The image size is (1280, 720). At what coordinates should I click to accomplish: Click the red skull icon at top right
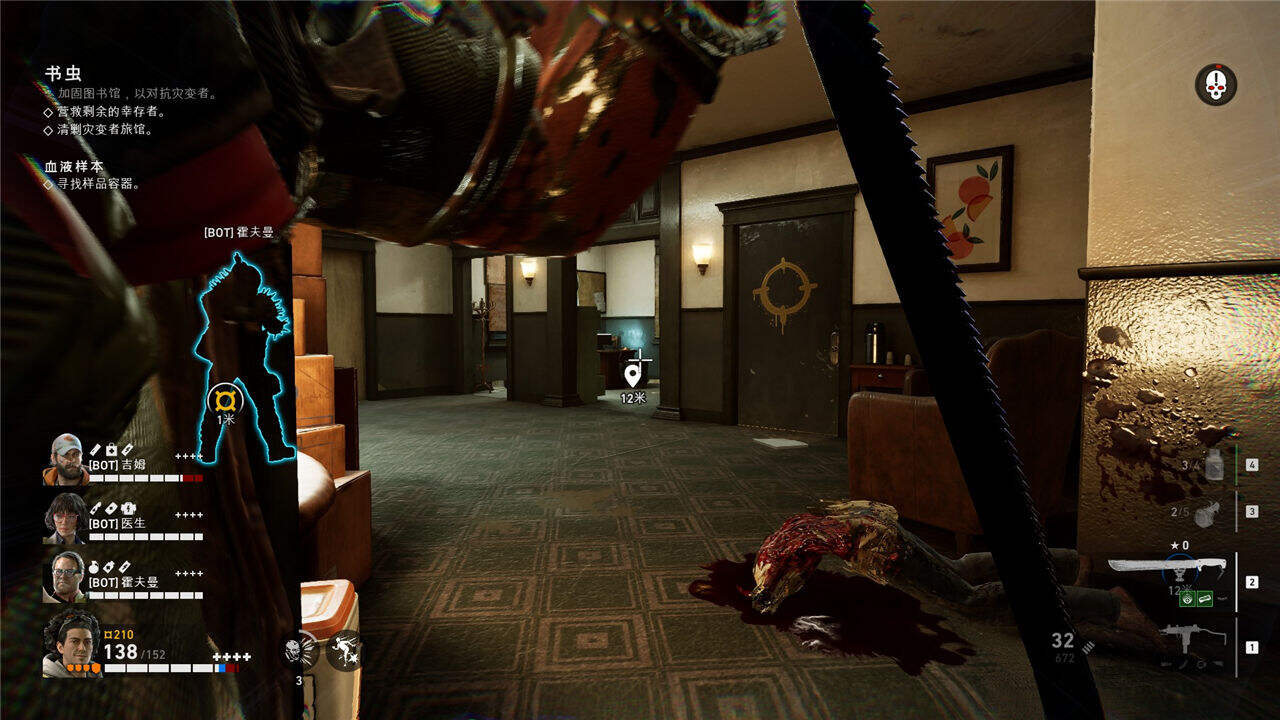click(x=1215, y=85)
